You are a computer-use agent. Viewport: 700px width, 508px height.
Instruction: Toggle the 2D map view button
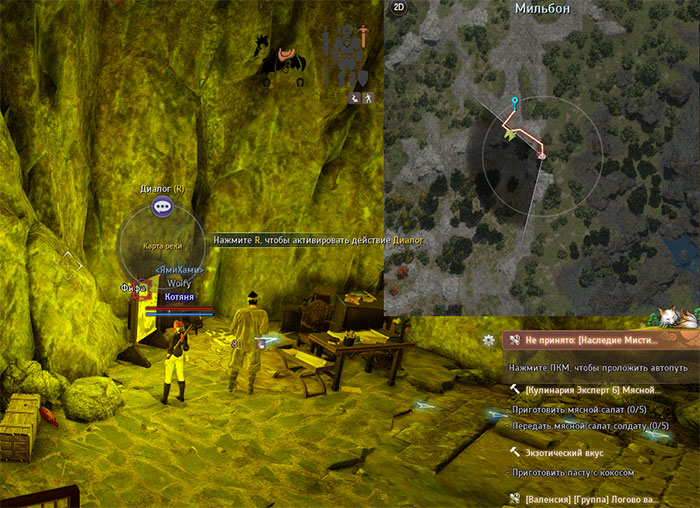tap(397, 8)
